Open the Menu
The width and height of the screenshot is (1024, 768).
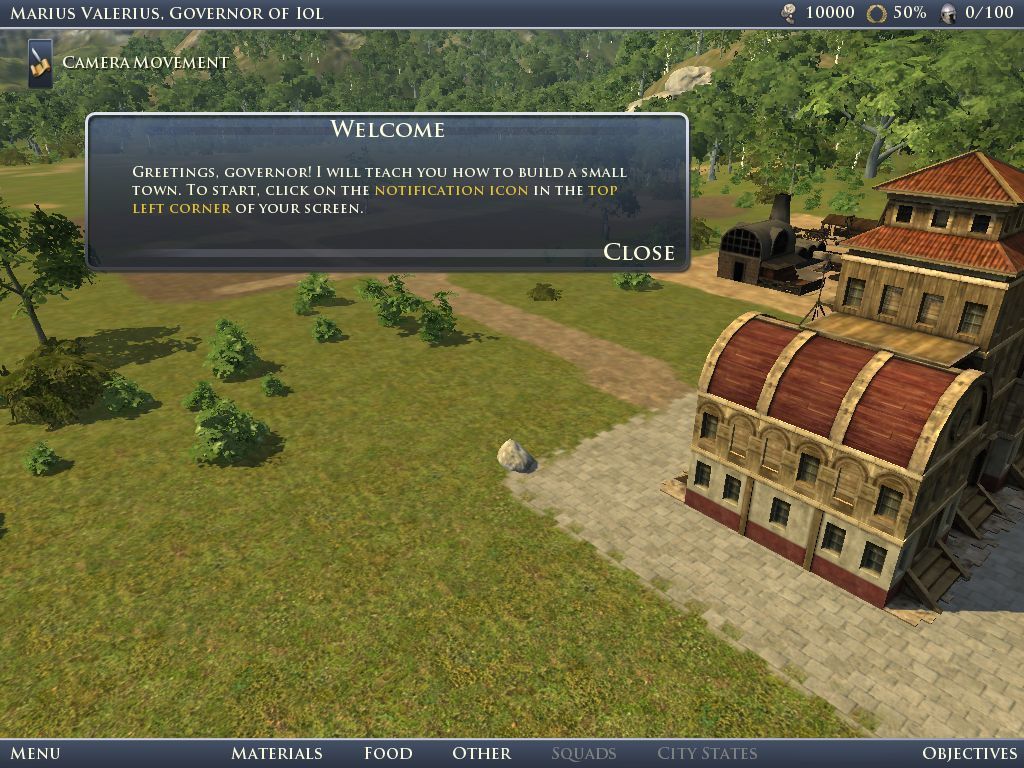point(35,753)
